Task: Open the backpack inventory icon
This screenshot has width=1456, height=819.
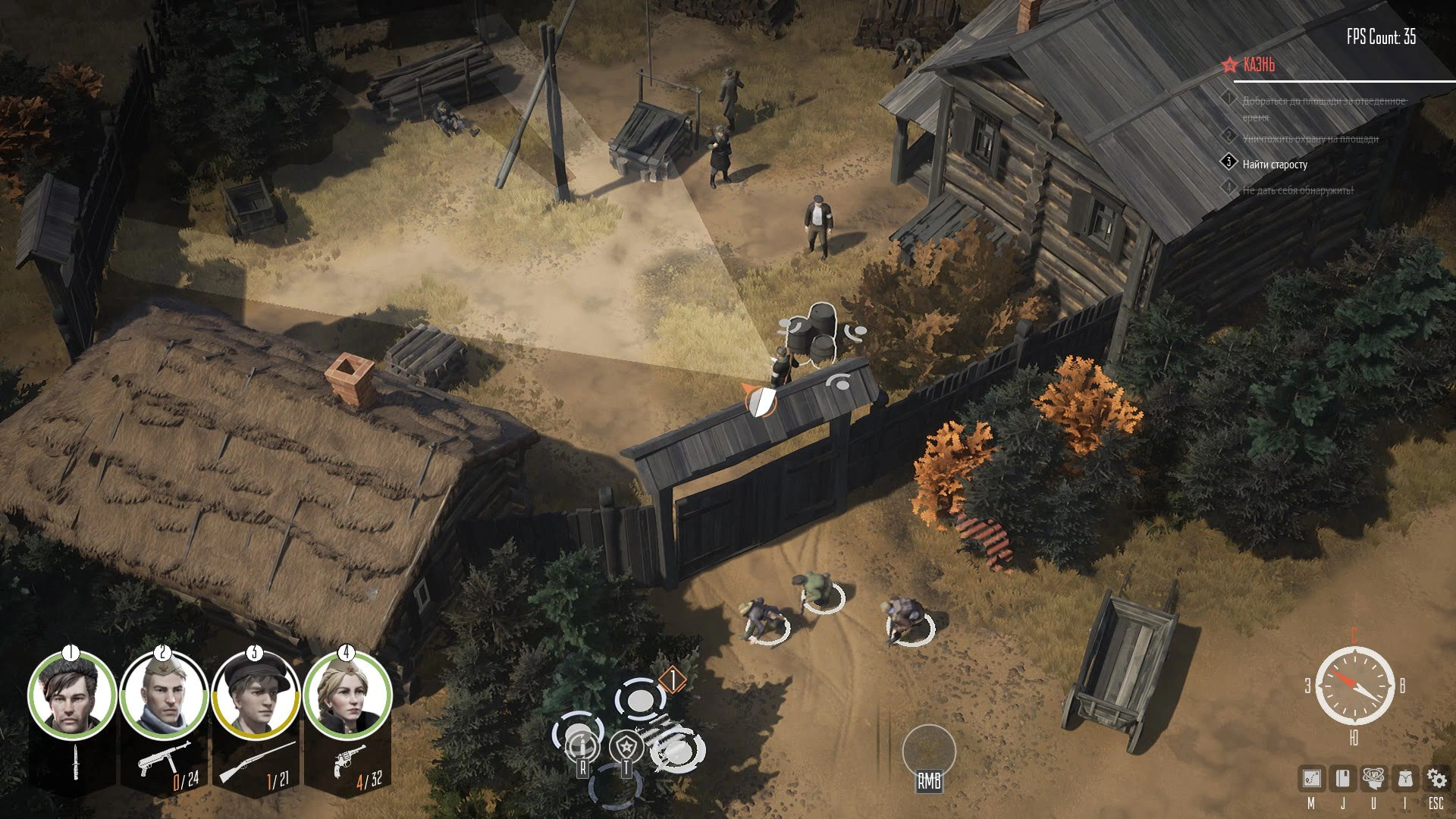Action: click(x=1404, y=778)
